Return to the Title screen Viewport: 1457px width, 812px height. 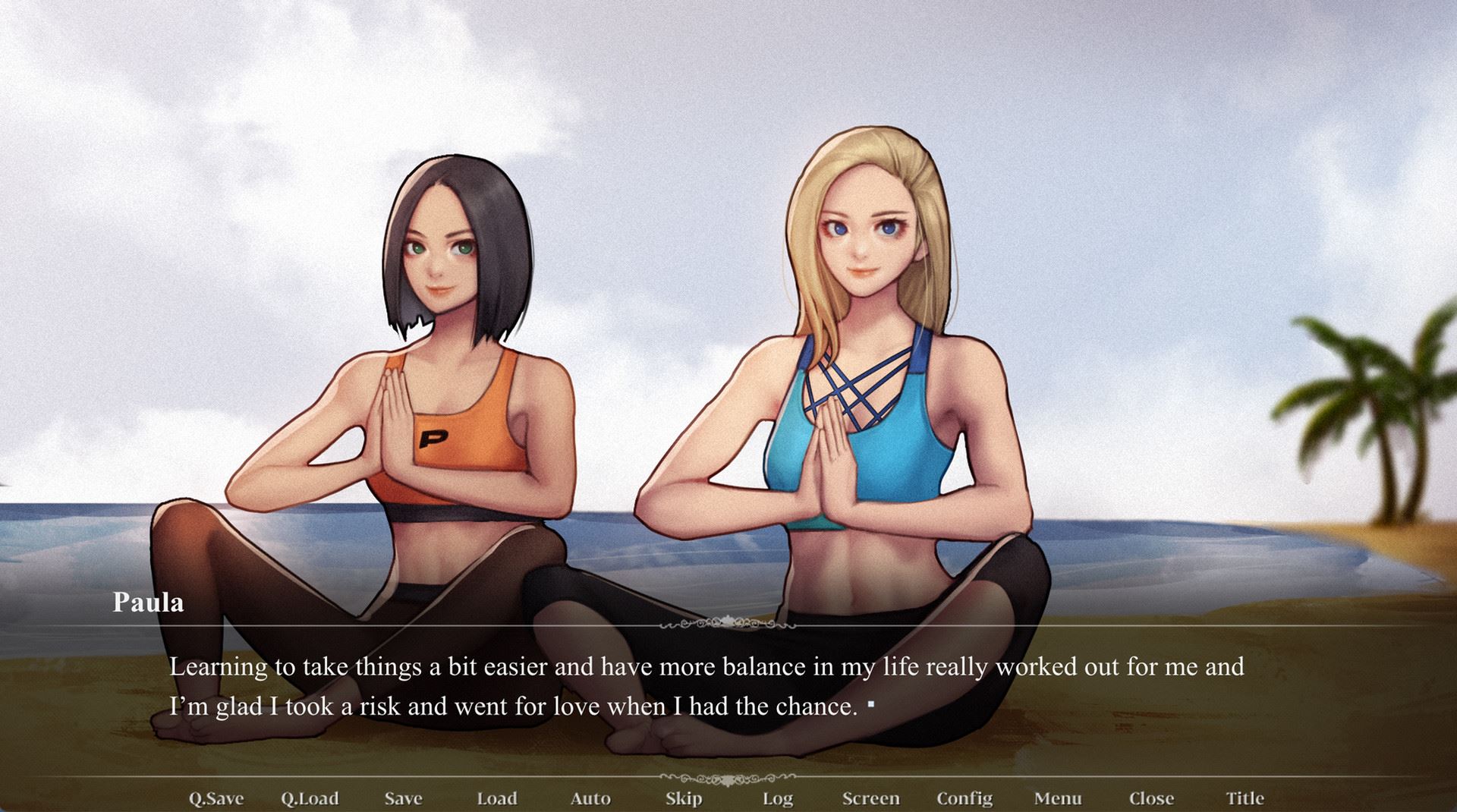(x=1245, y=798)
